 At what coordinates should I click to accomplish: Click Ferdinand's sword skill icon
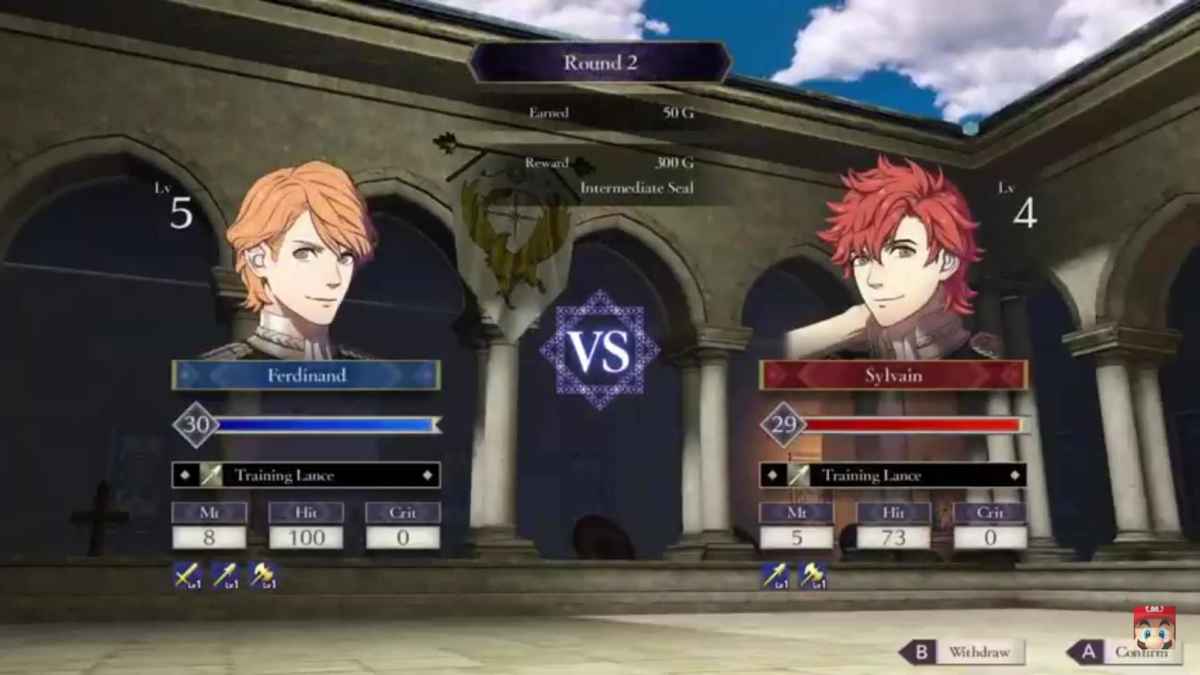186,575
